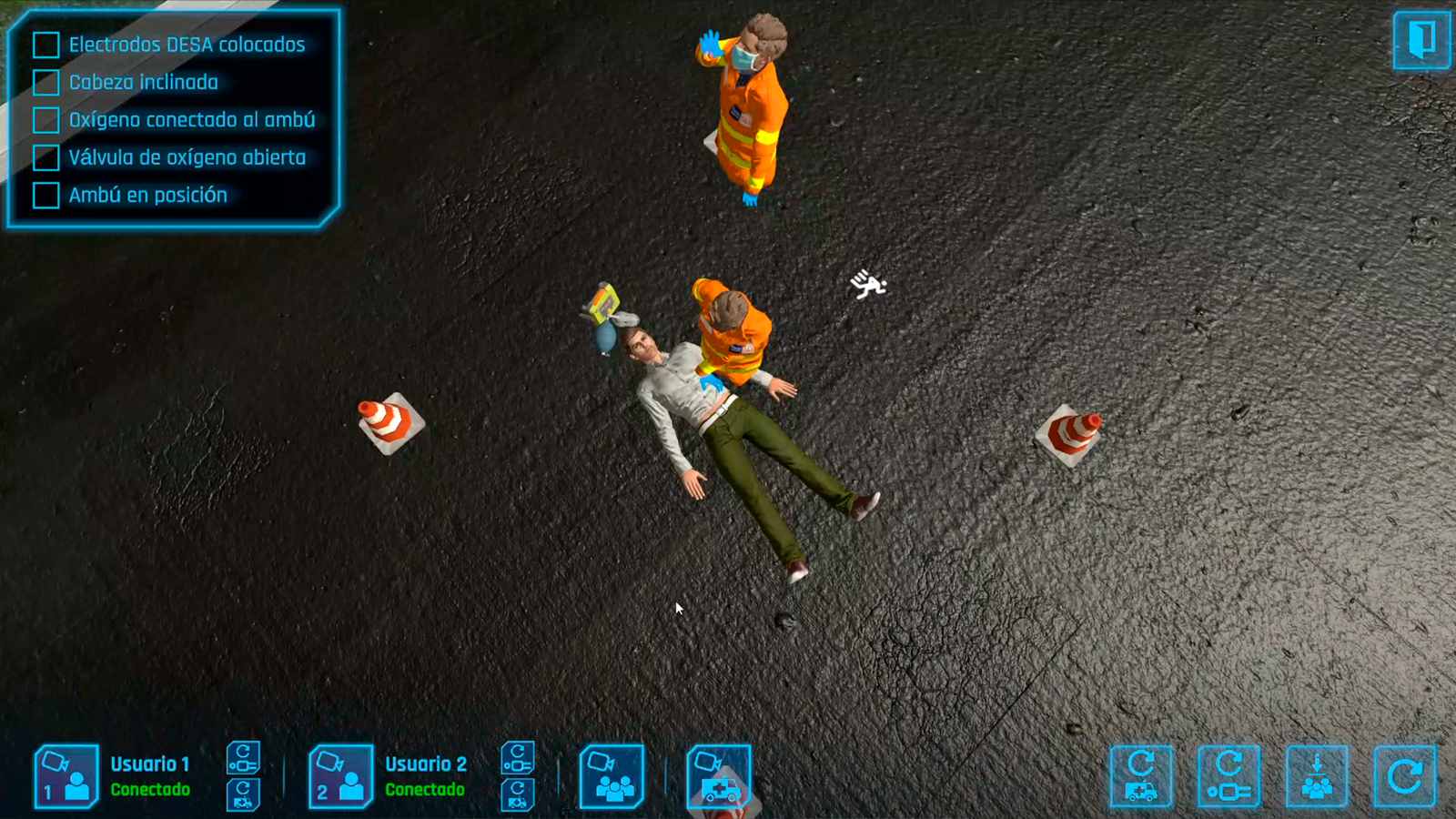1456x819 pixels.
Task: Enable the Ambú en posición checkbox
Action: (x=46, y=195)
